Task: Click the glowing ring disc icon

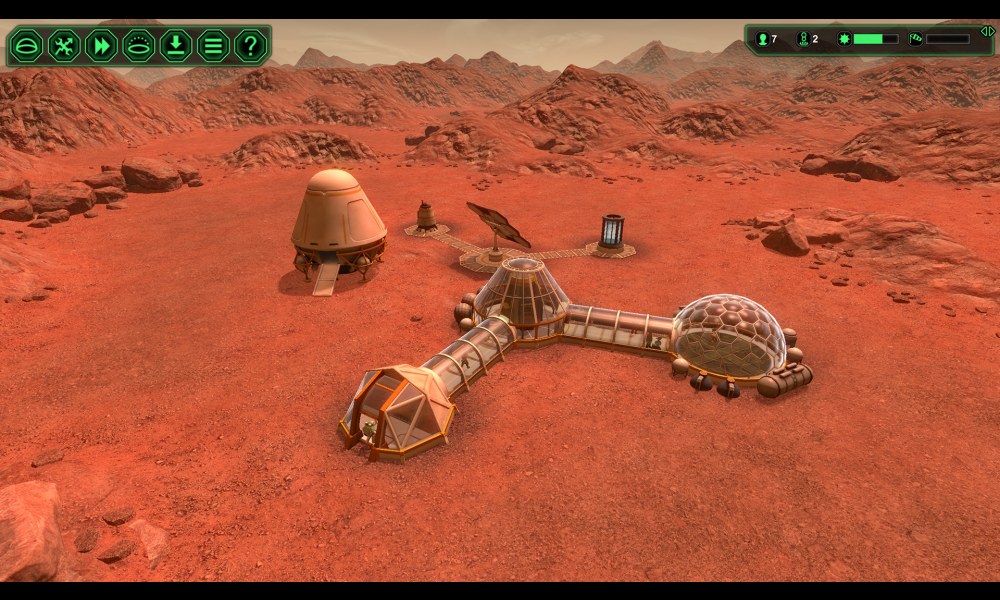Action: 138,45
